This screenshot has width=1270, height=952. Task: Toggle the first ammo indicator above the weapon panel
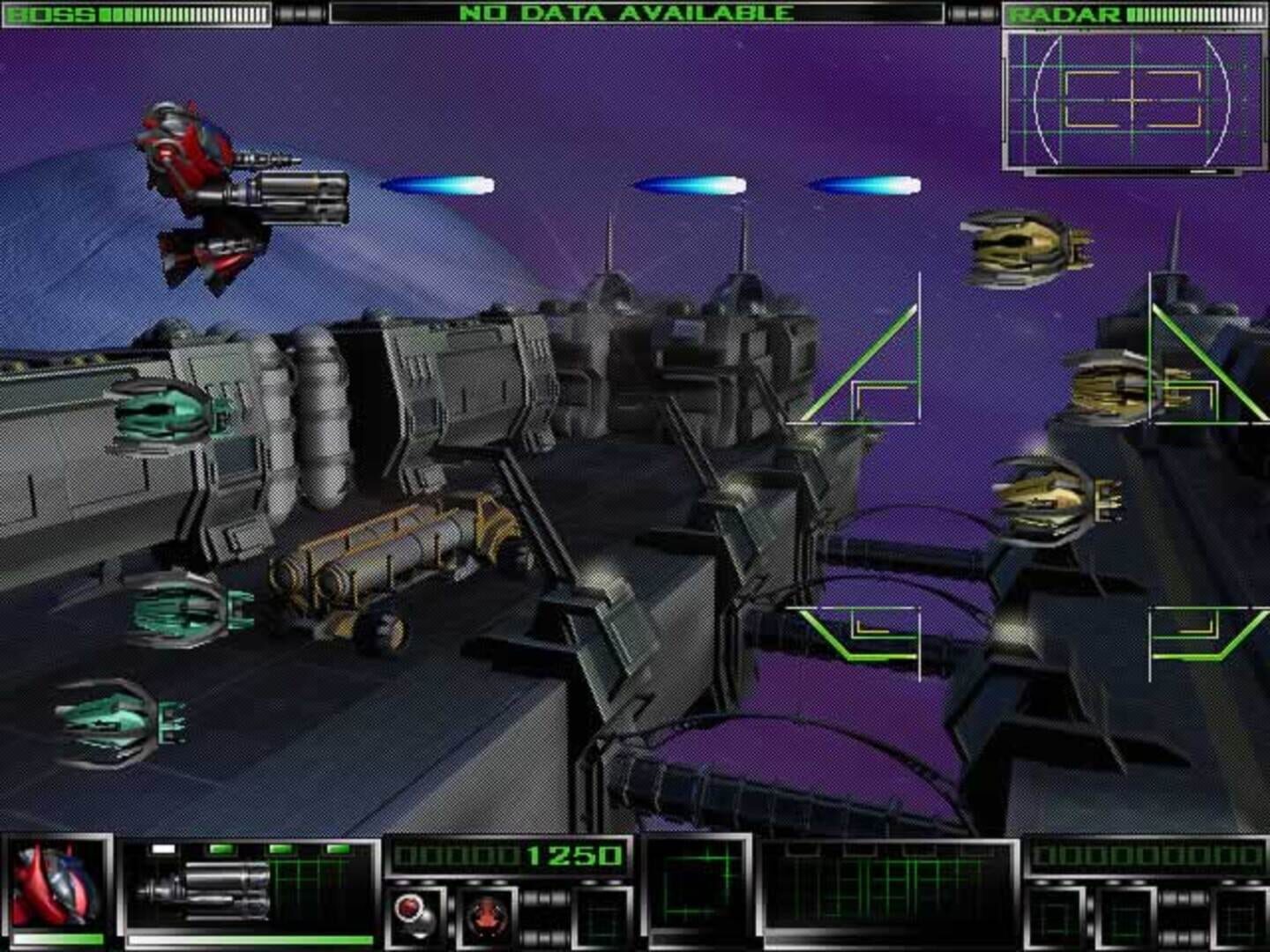[x=220, y=847]
